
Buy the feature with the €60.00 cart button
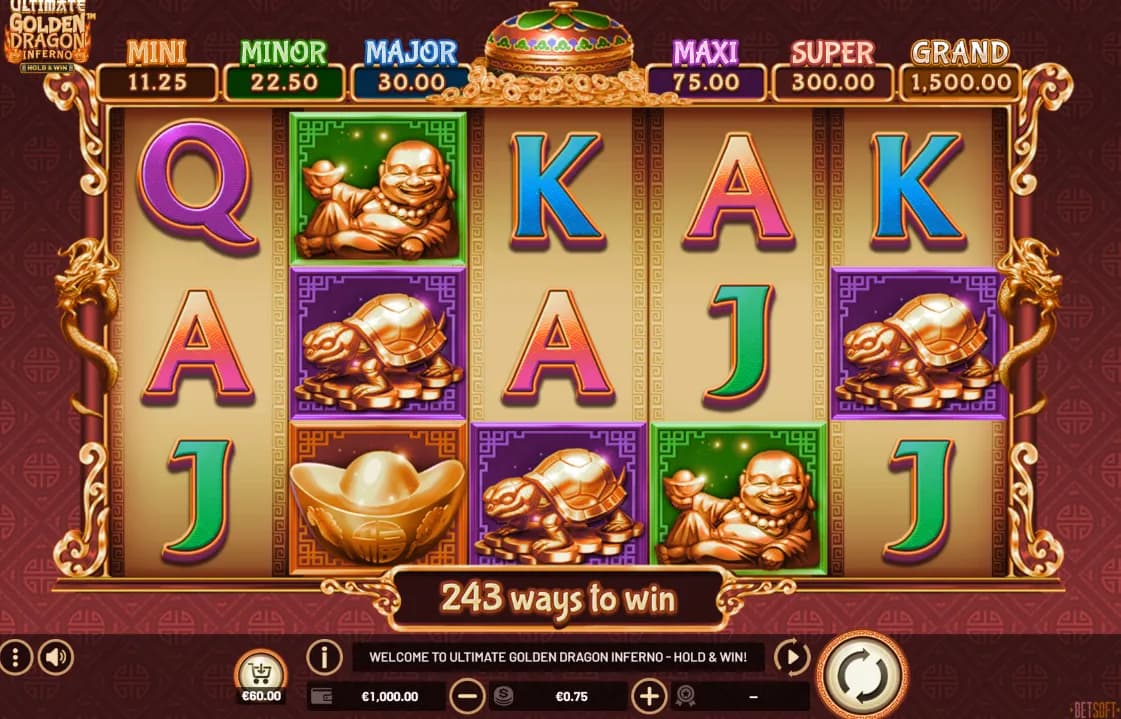pos(260,673)
